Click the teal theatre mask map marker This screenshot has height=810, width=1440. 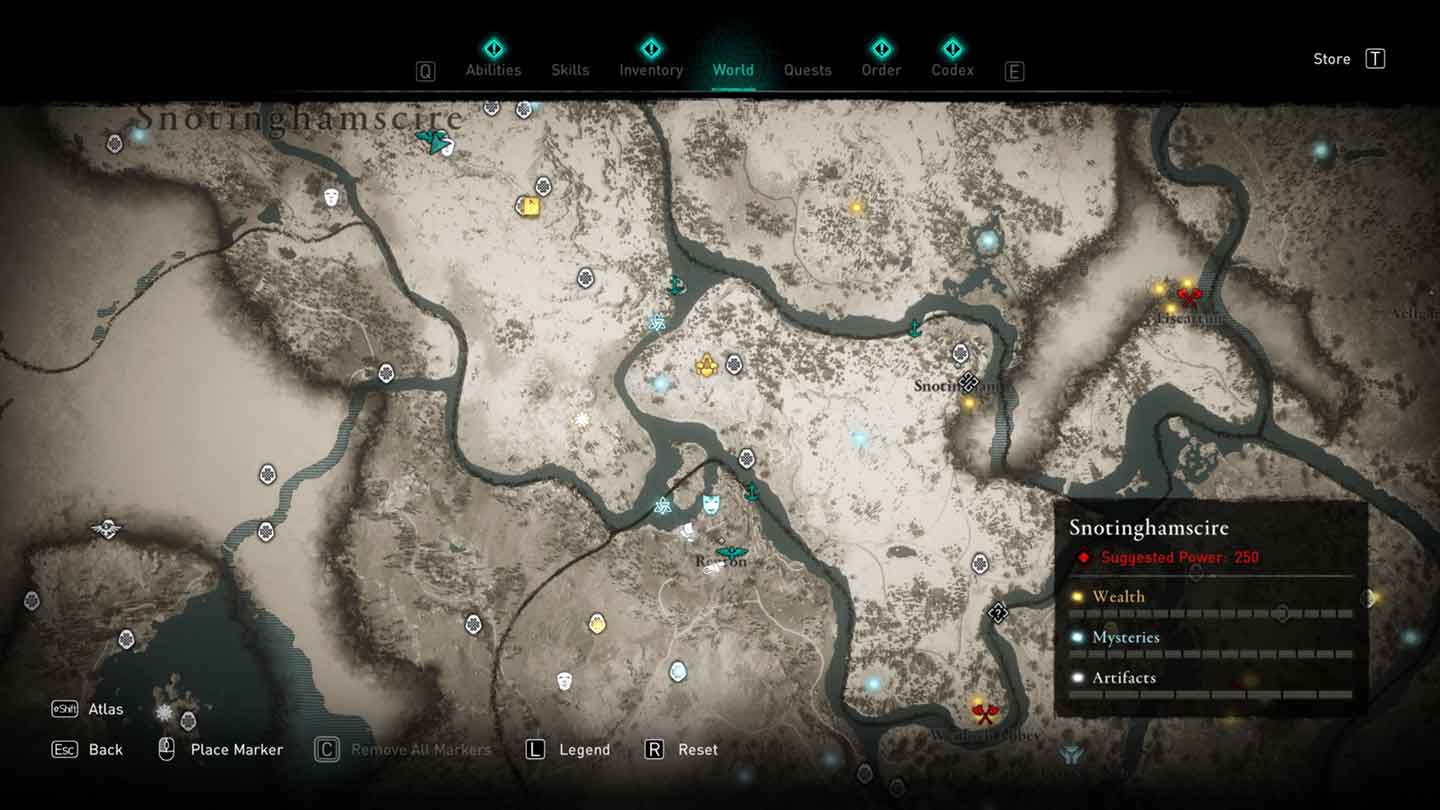pyautogui.click(x=710, y=503)
